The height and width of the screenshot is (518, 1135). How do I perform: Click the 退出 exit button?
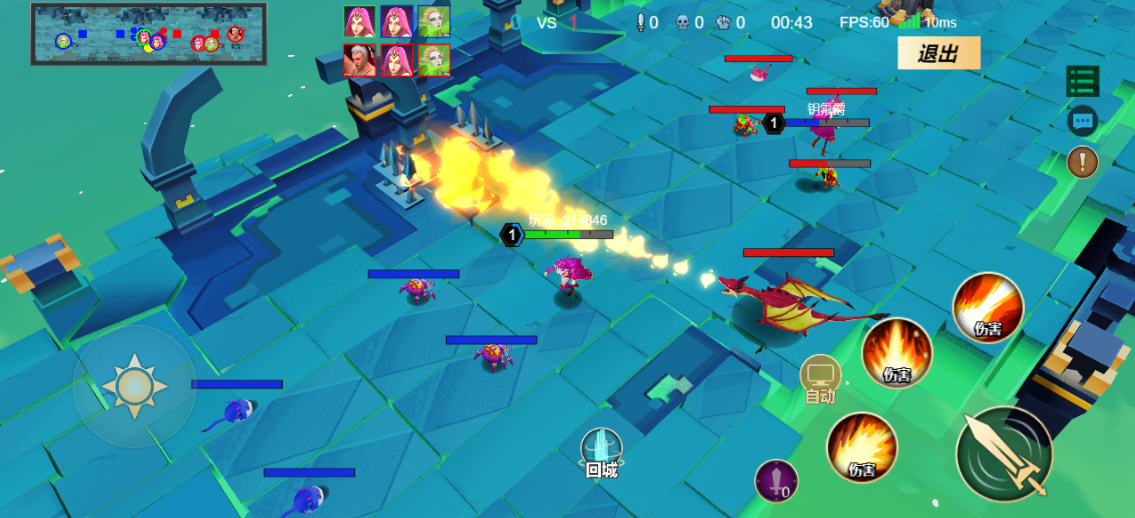coord(938,54)
